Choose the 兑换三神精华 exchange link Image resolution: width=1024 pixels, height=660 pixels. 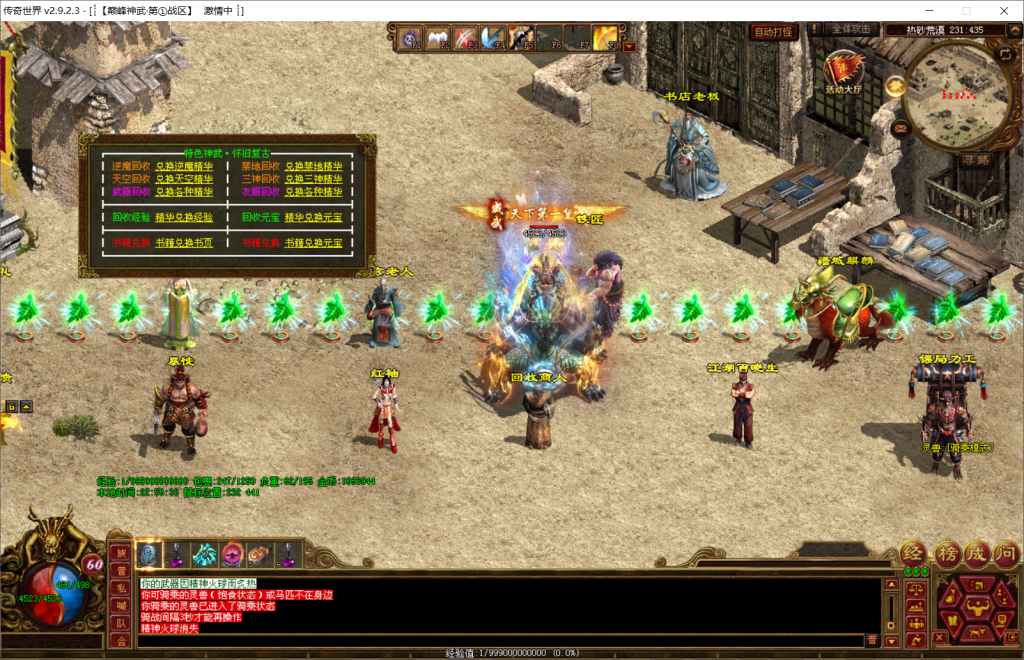(313, 179)
